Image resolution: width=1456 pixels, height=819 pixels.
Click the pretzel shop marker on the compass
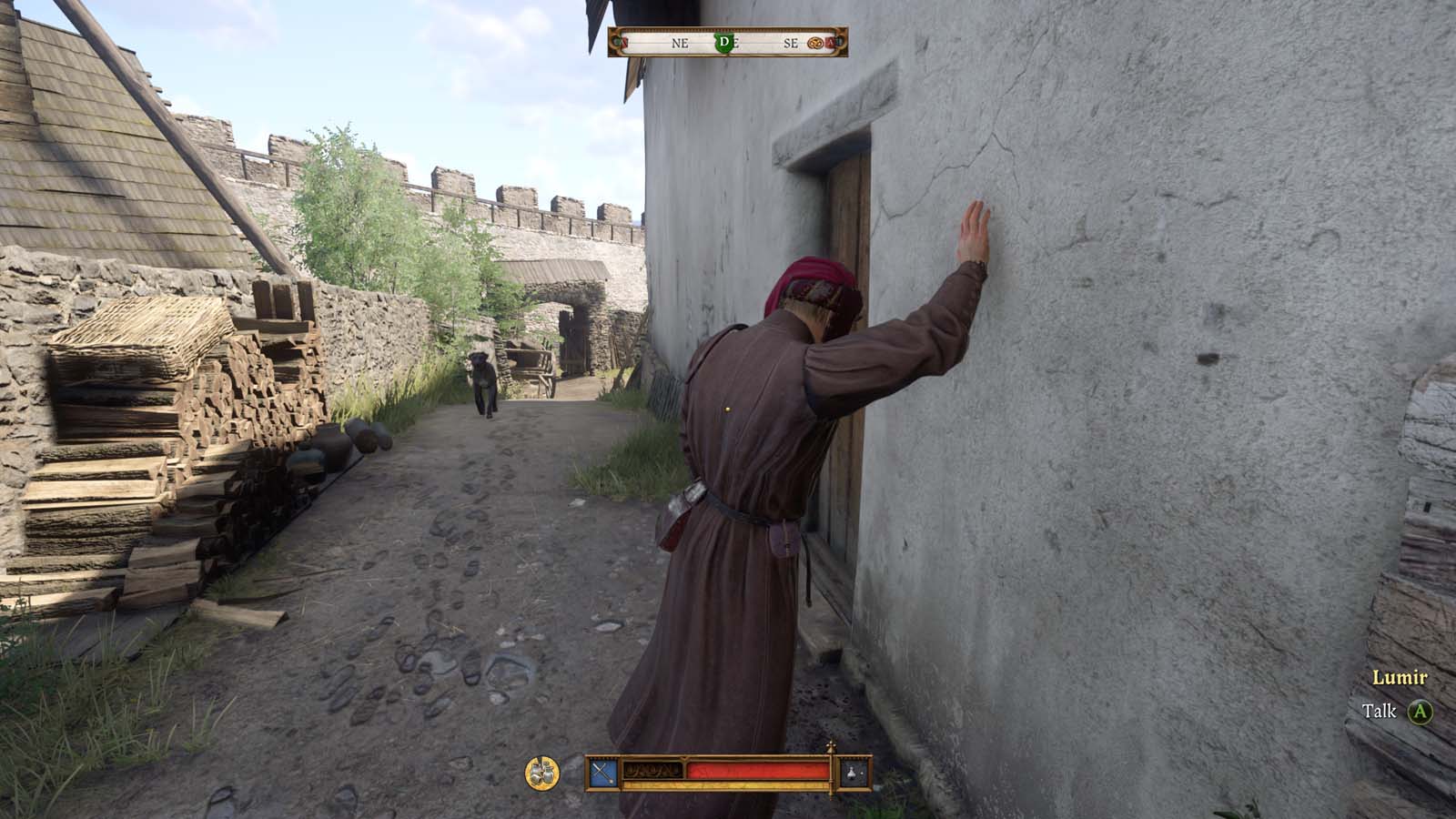click(814, 43)
